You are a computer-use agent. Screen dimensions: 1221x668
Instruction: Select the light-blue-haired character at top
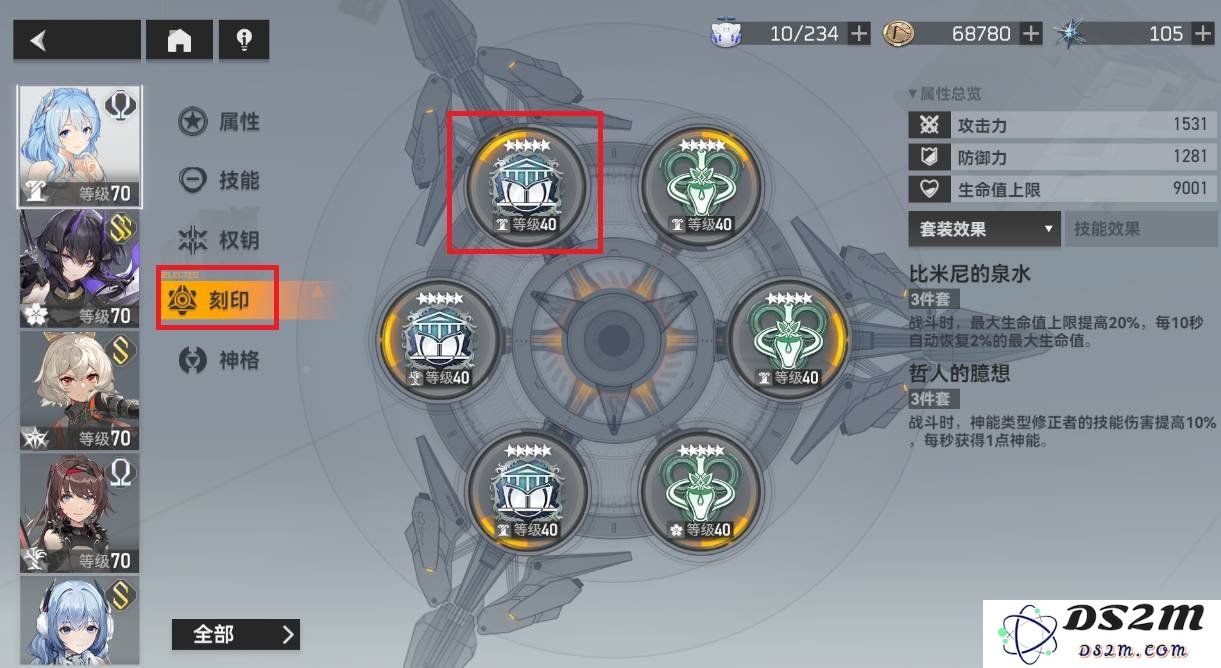[x=80, y=146]
